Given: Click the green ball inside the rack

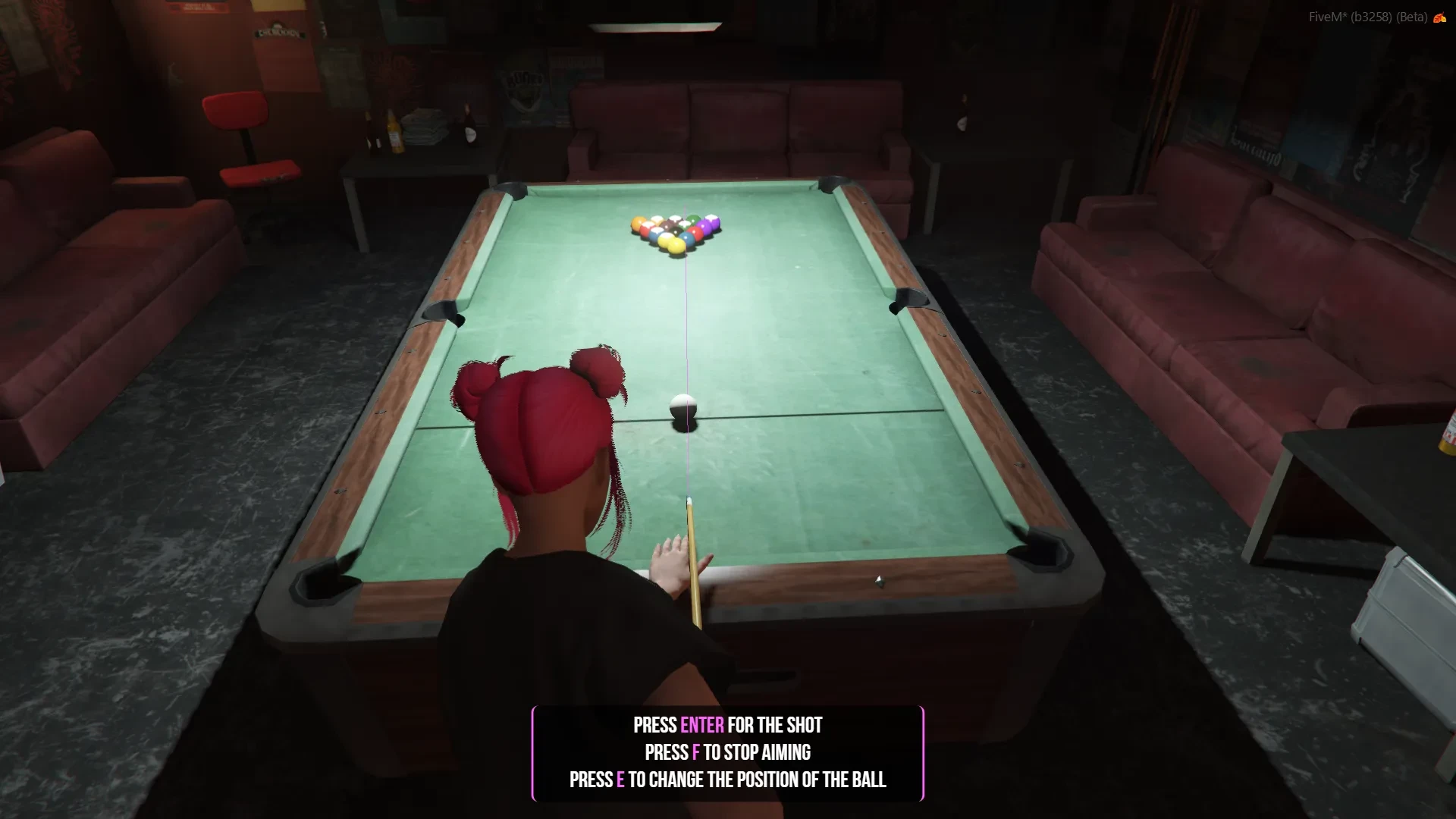Looking at the screenshot, I should 694,220.
